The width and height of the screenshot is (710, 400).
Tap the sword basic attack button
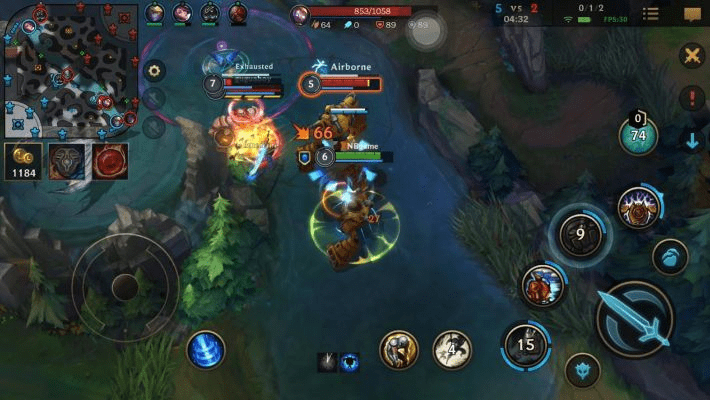click(x=635, y=320)
